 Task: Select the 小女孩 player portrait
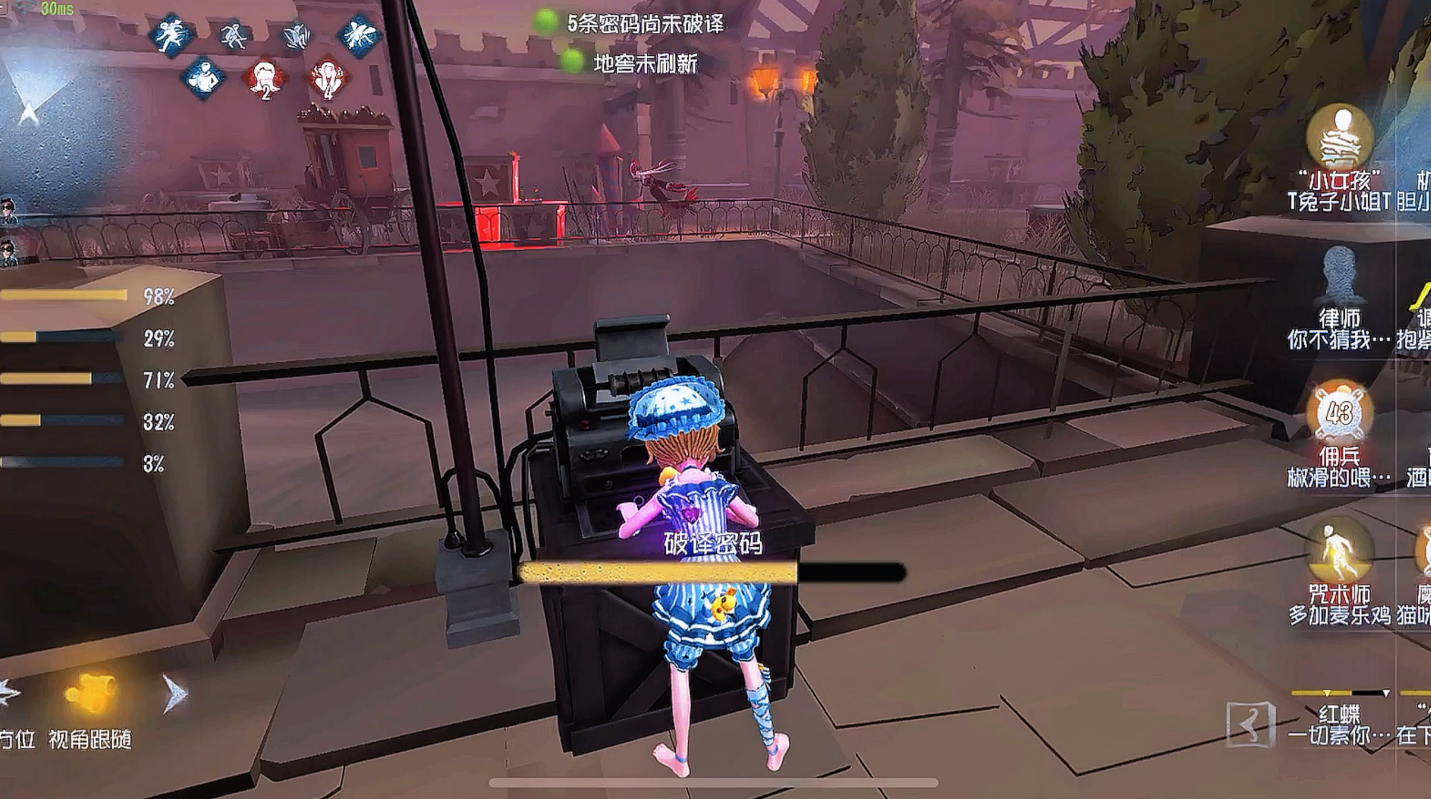[x=1339, y=137]
